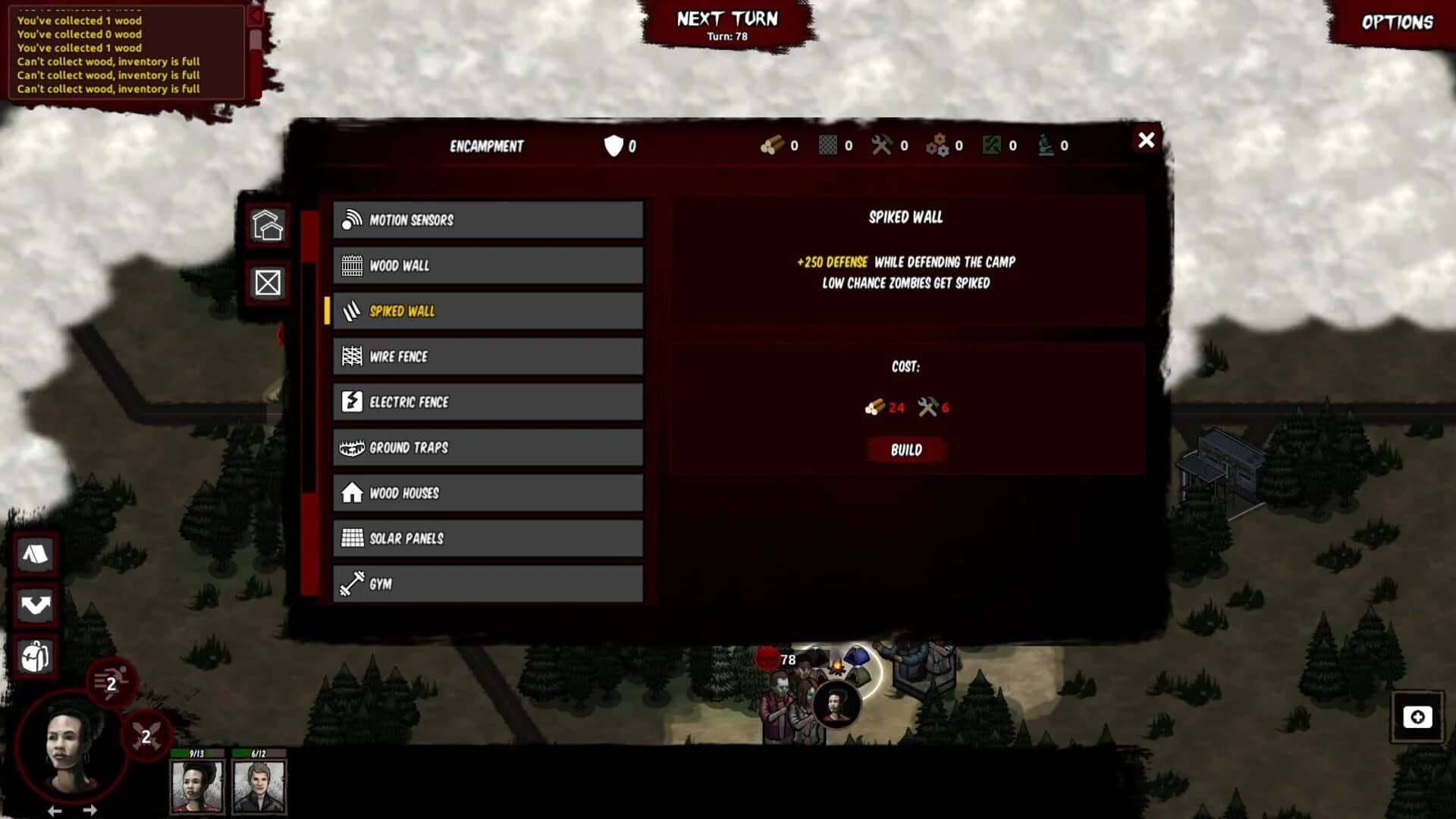This screenshot has height=819, width=1456.
Task: Select Wood Wall from the build list
Action: pos(488,265)
